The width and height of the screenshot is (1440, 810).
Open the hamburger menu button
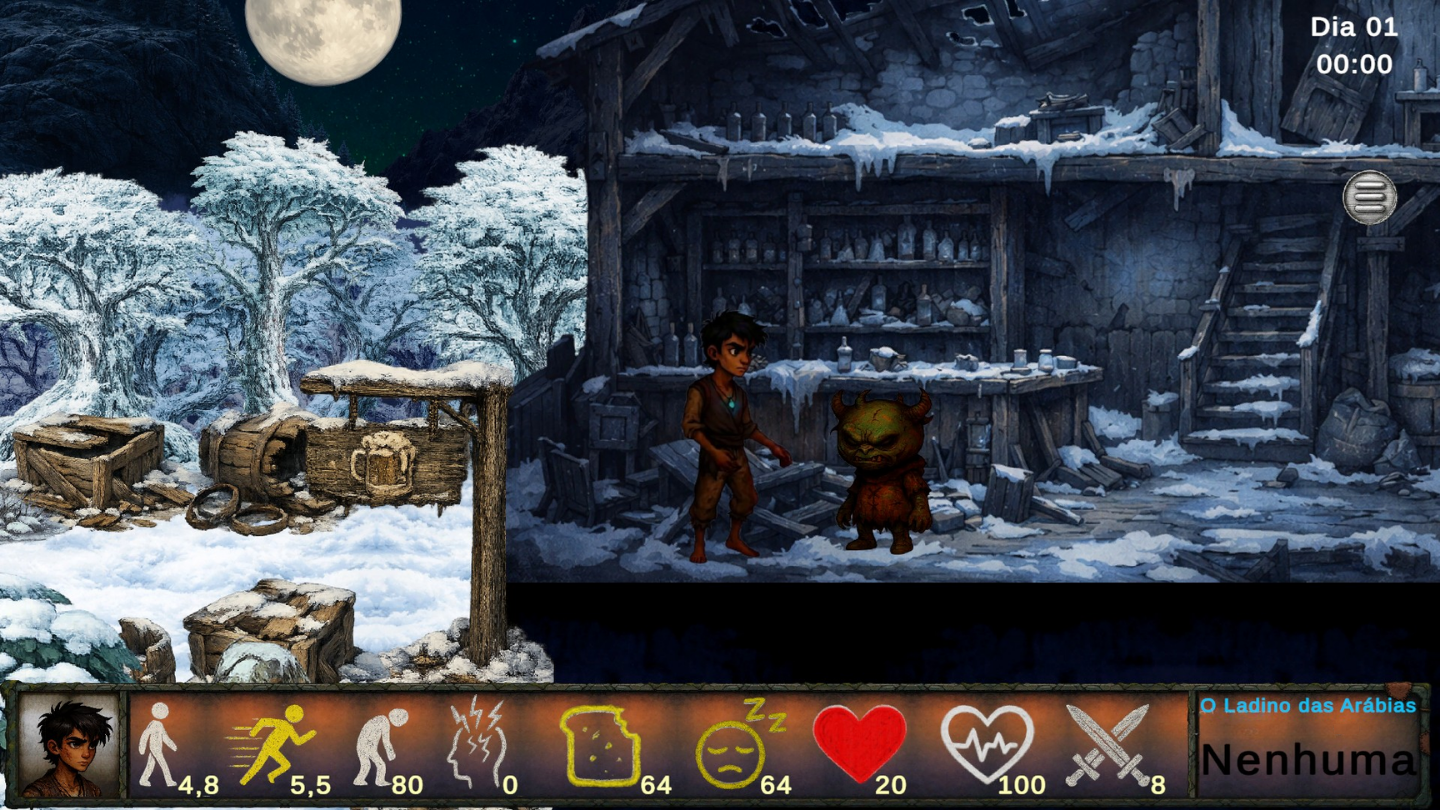point(1370,196)
